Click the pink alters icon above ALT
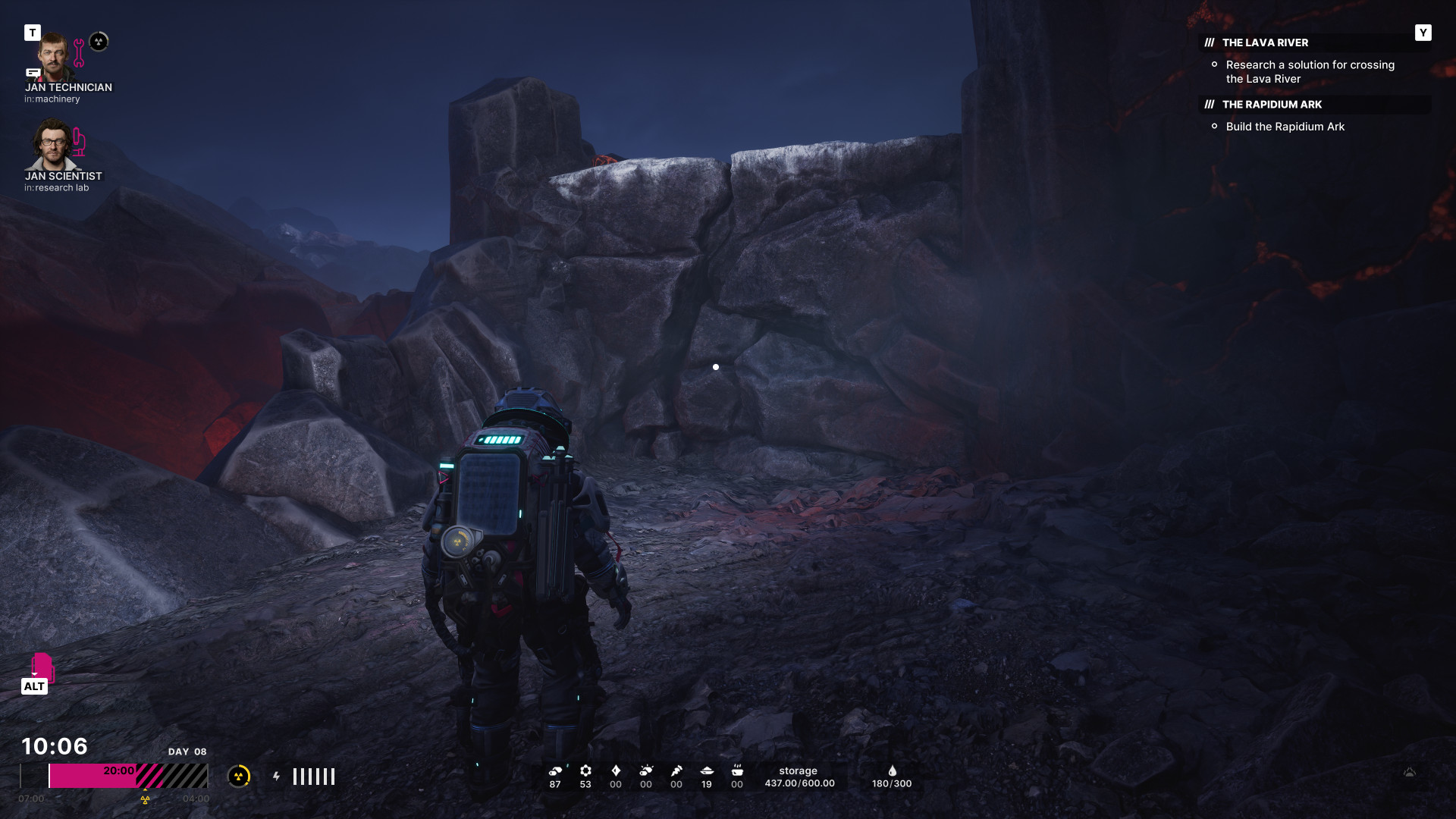The width and height of the screenshot is (1456, 819). (42, 667)
